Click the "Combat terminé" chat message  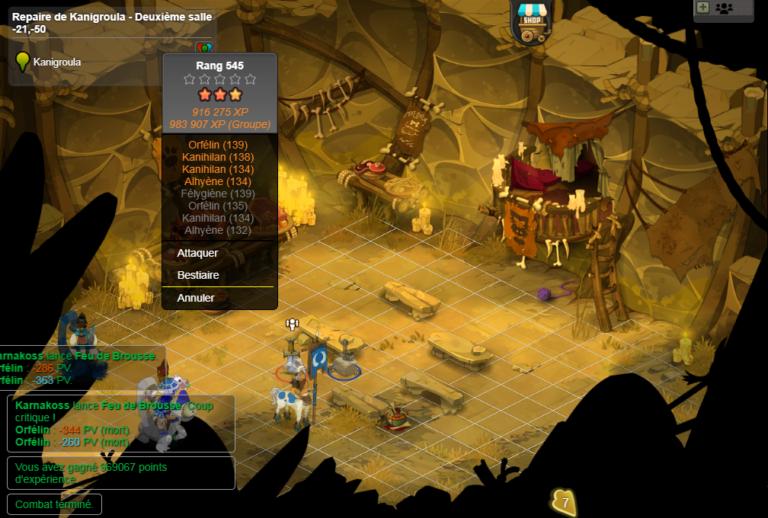[54, 505]
